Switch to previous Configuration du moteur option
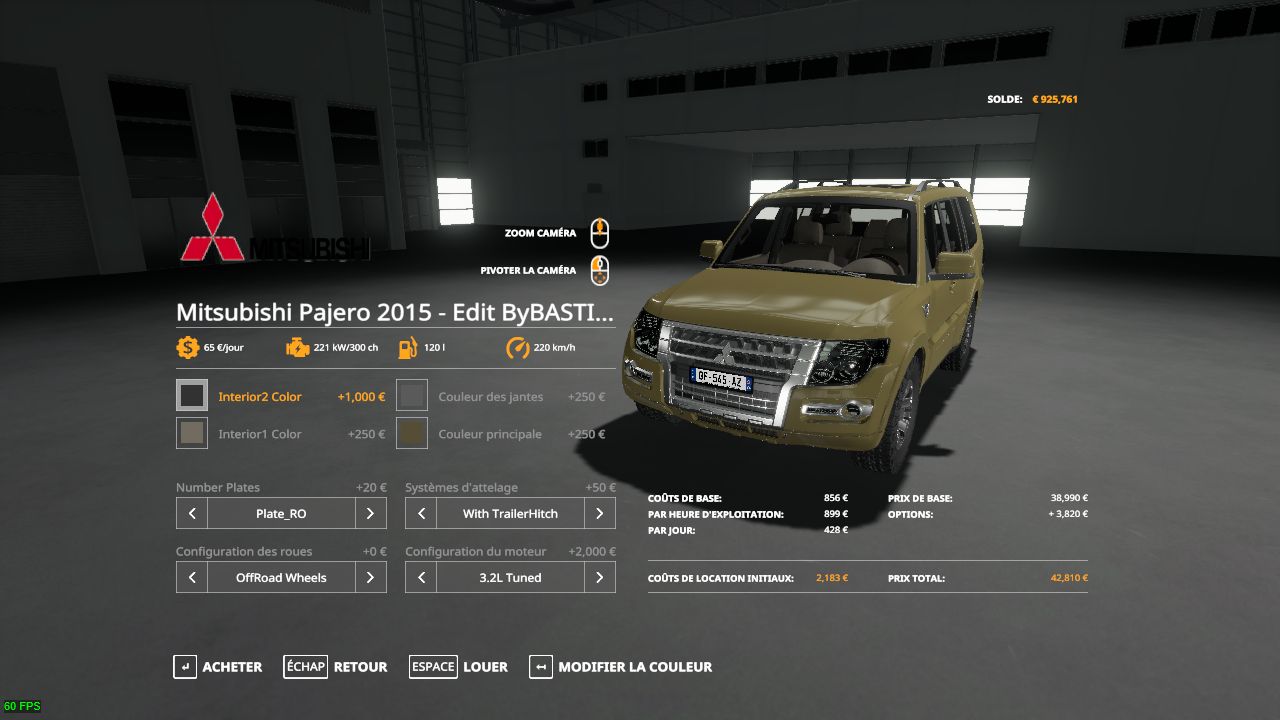1280x720 pixels. pos(421,578)
